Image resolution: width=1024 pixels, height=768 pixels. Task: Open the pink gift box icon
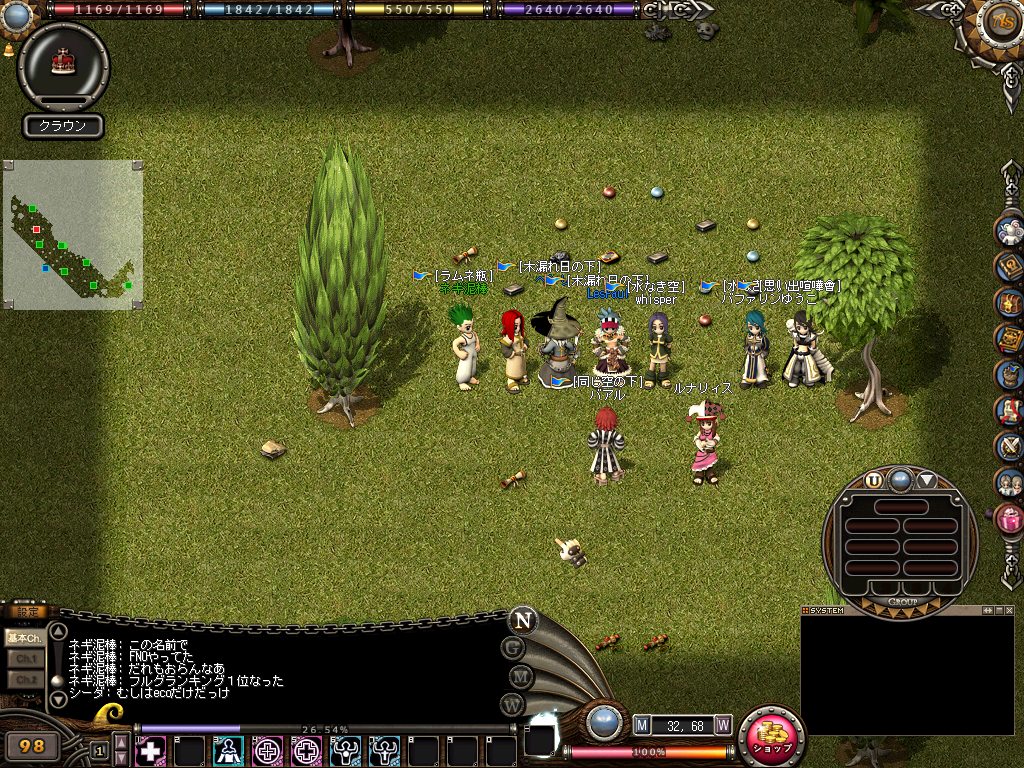[1010, 519]
